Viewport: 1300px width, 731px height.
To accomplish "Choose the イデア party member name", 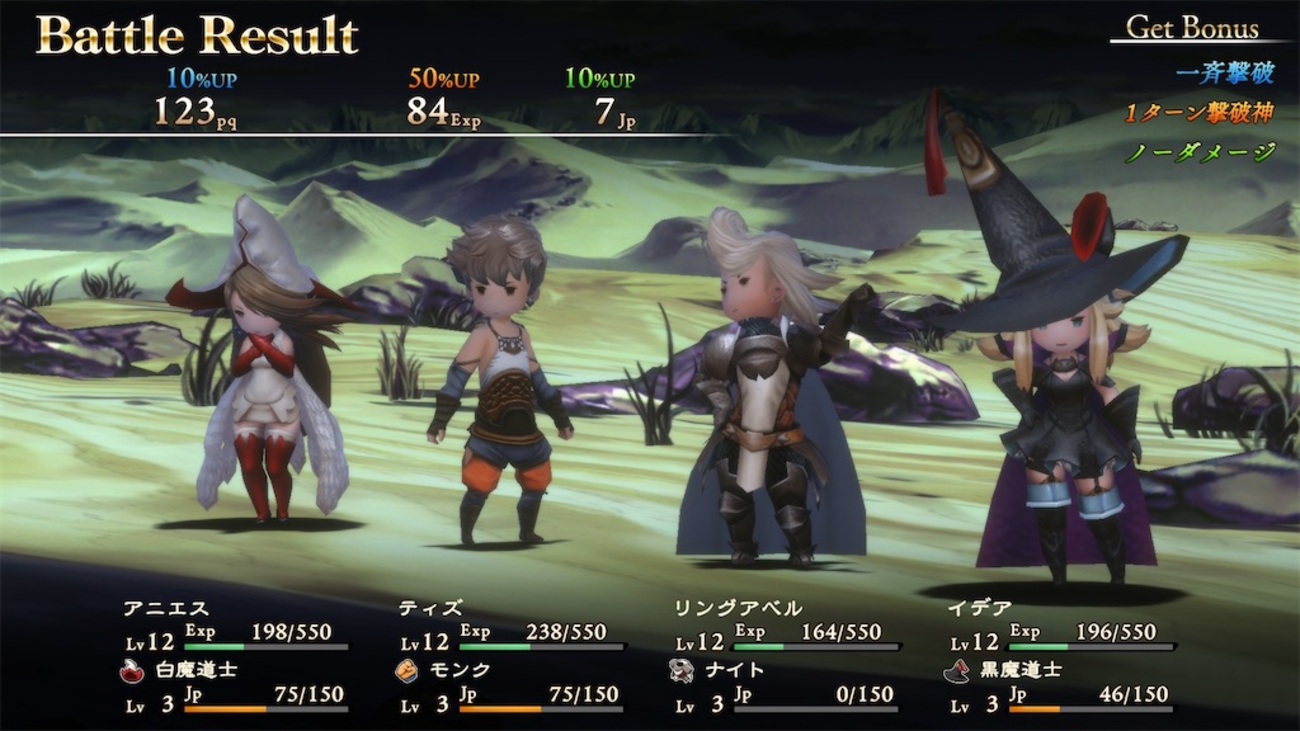I will (978, 608).
